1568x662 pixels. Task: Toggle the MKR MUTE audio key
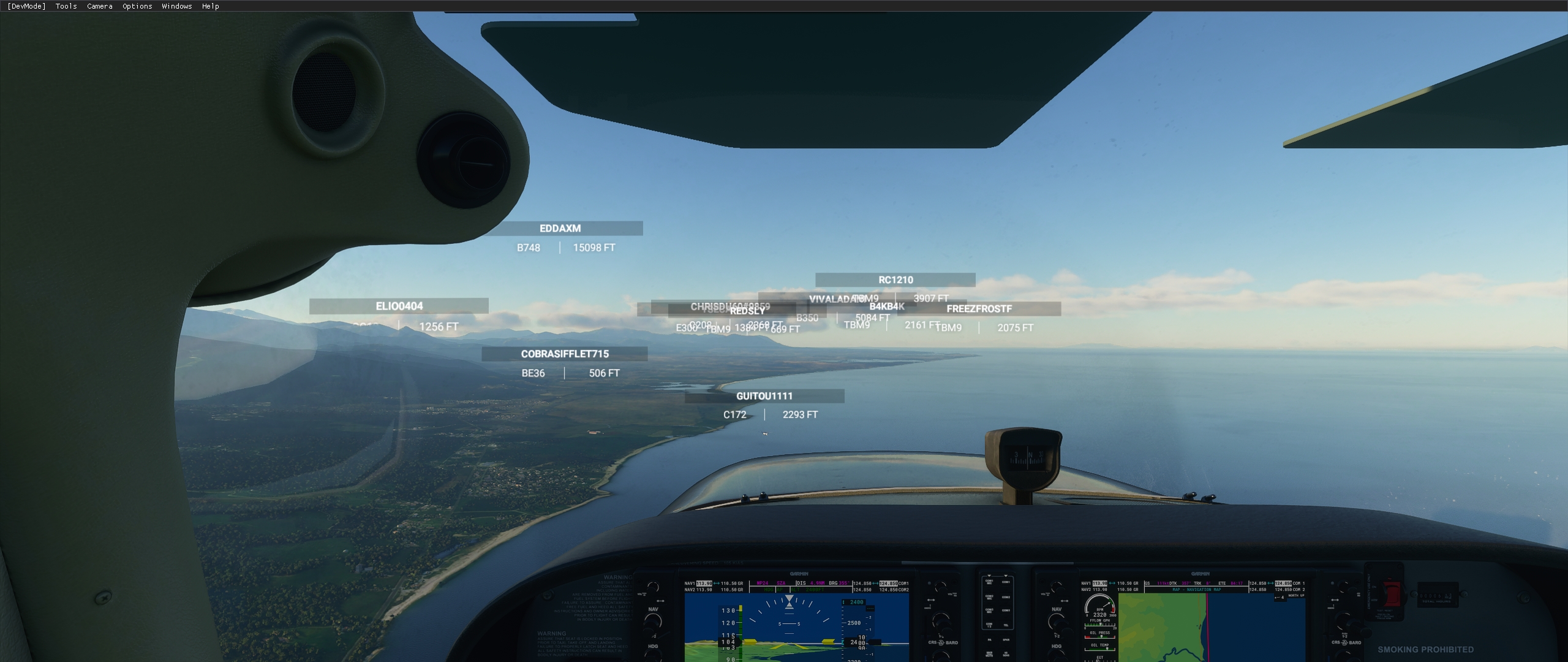tap(990, 654)
